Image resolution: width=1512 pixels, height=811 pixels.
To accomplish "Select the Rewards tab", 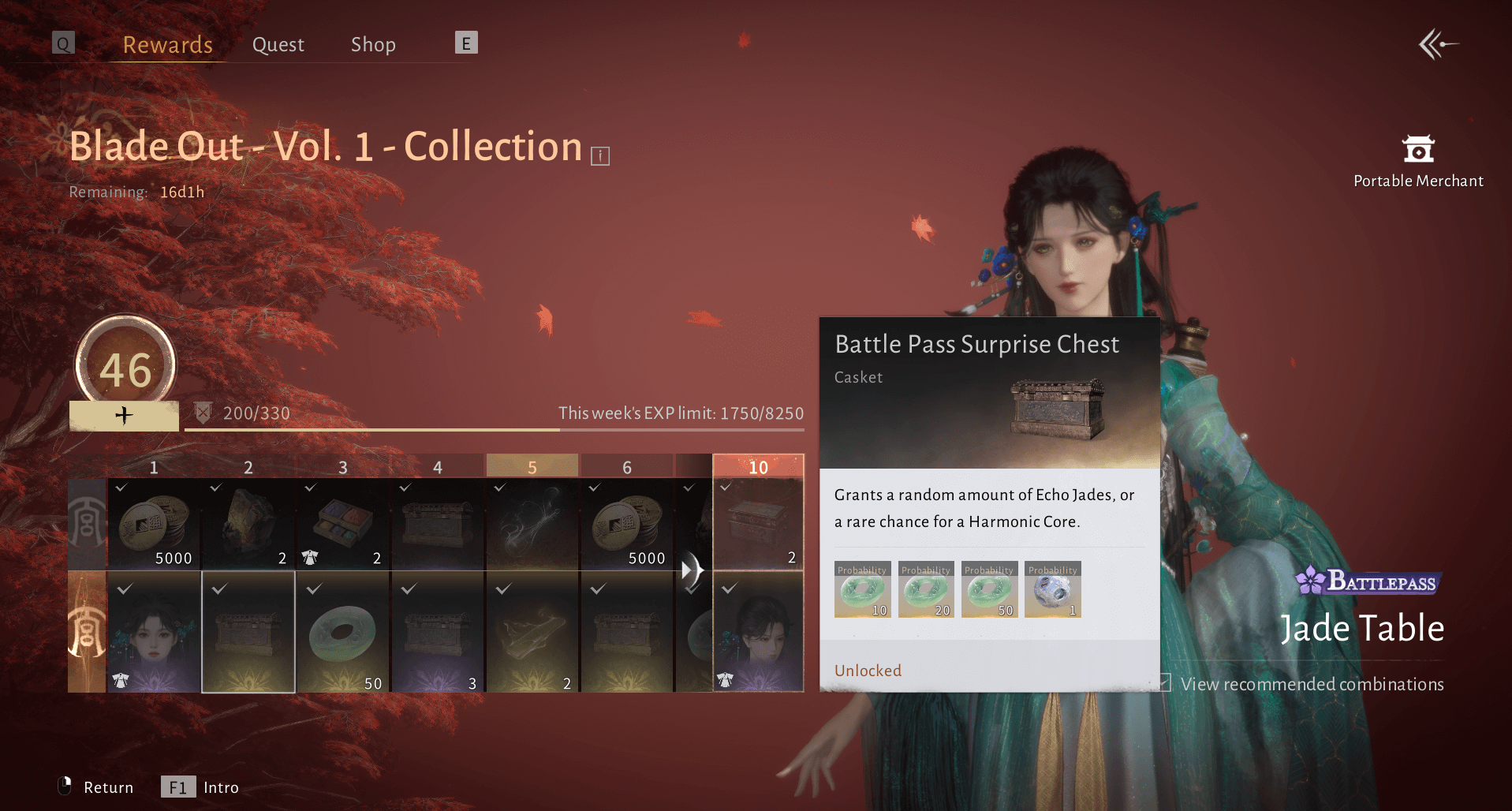I will tap(167, 45).
